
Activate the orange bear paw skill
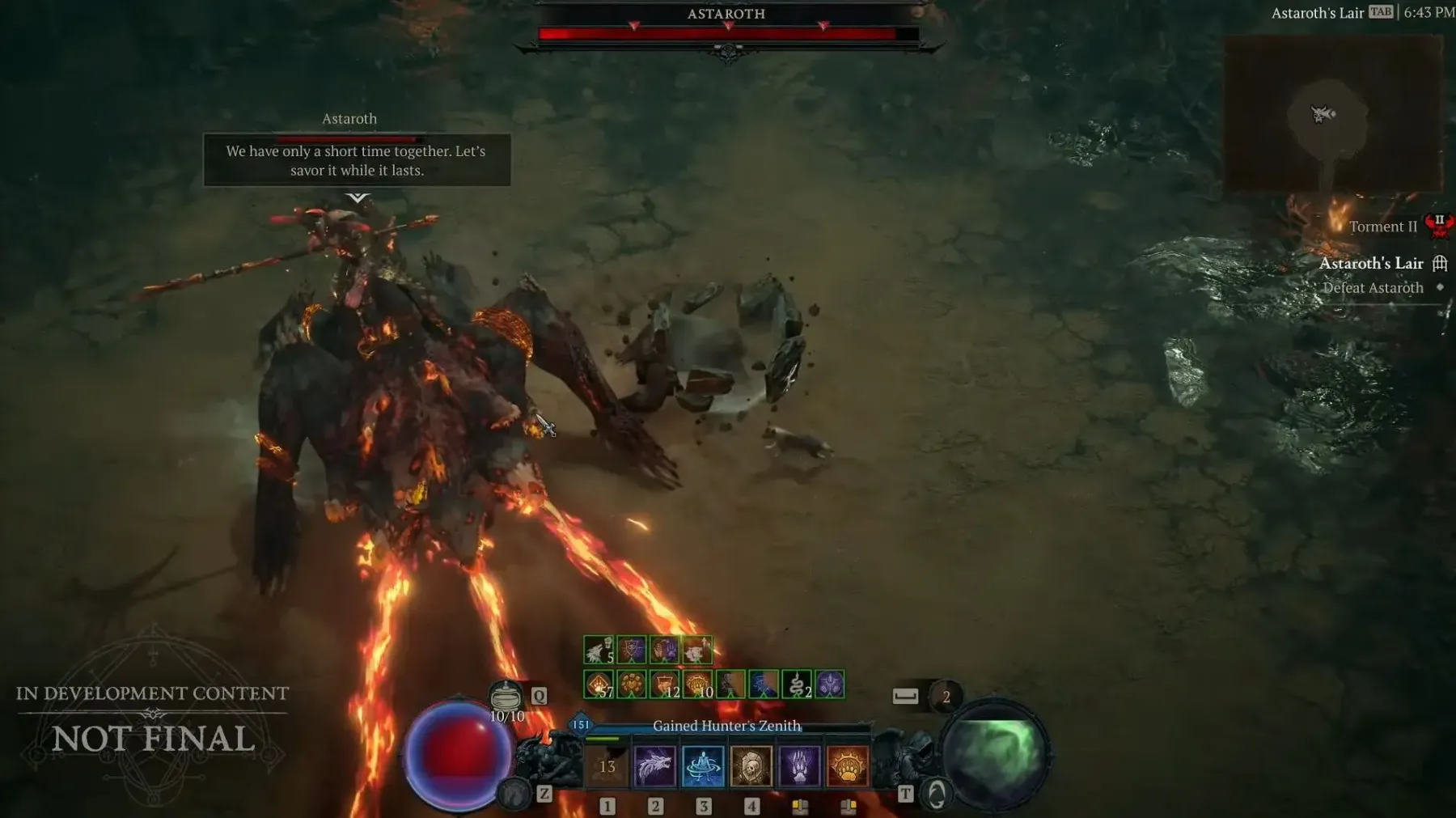(847, 766)
